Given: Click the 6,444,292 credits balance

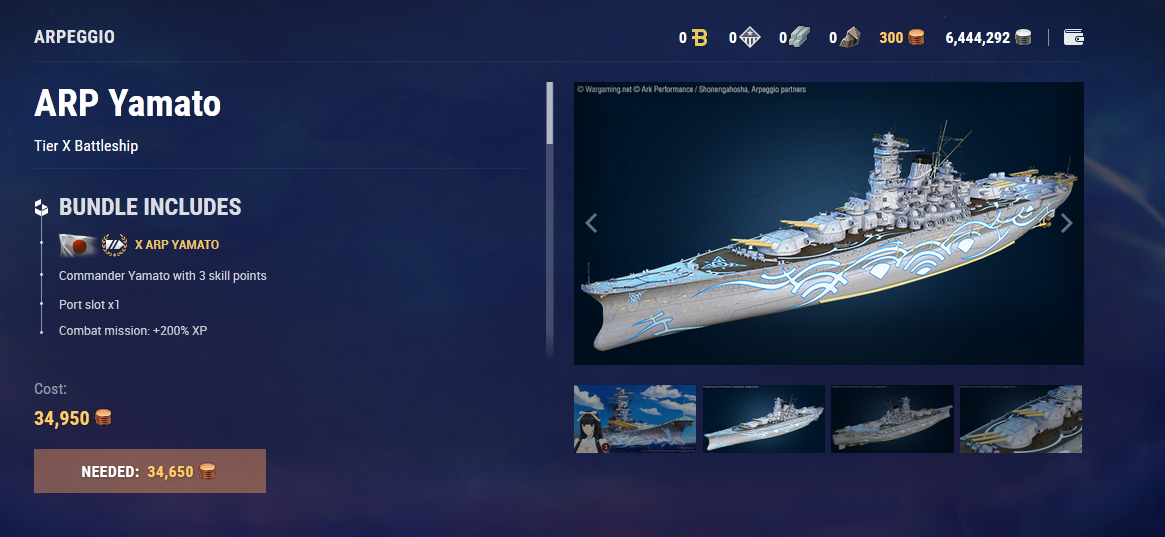Looking at the screenshot, I should click(988, 38).
